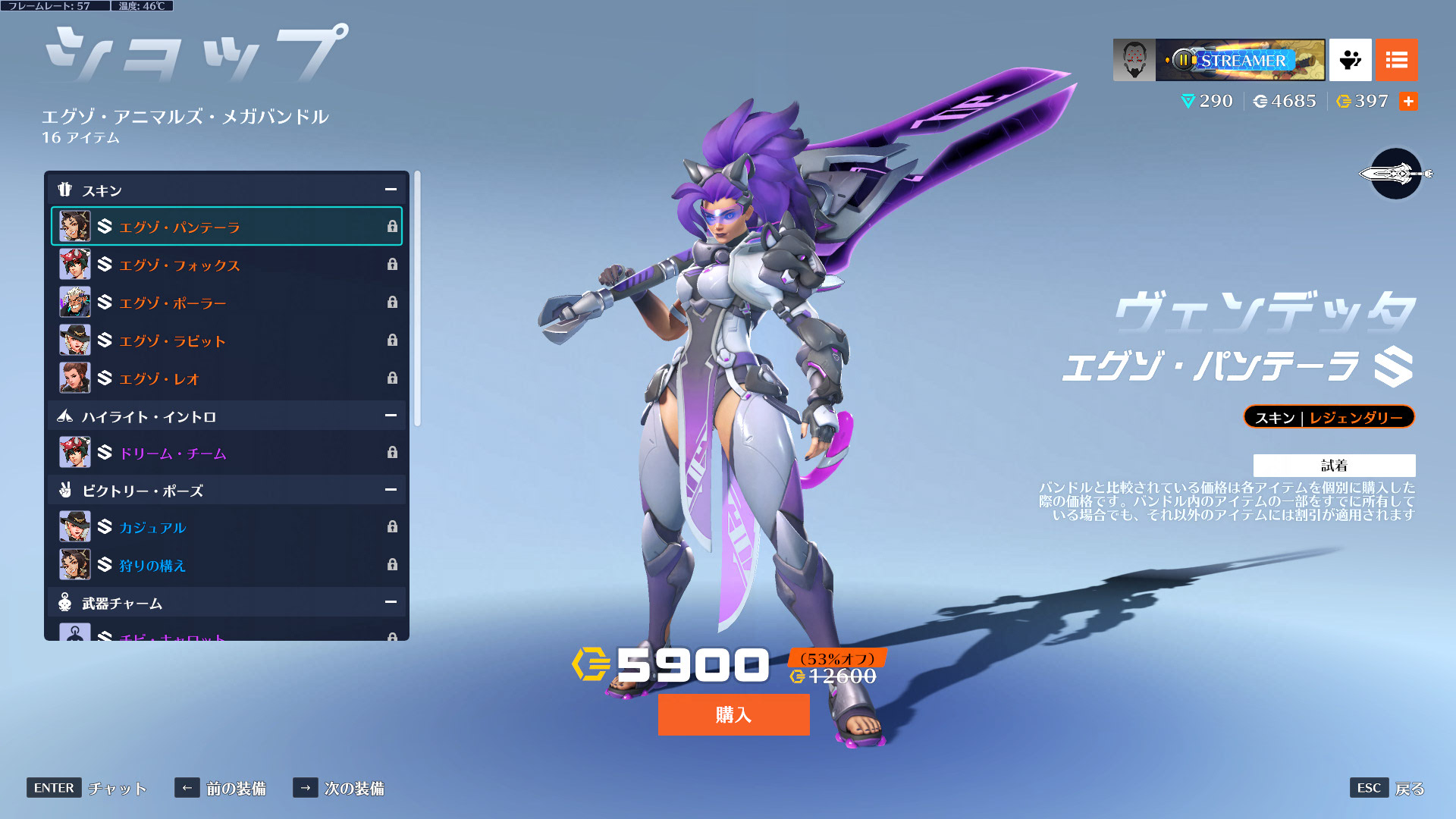The width and height of the screenshot is (1456, 819).
Task: View the 狩りの構え victory pose
Action: point(226,565)
